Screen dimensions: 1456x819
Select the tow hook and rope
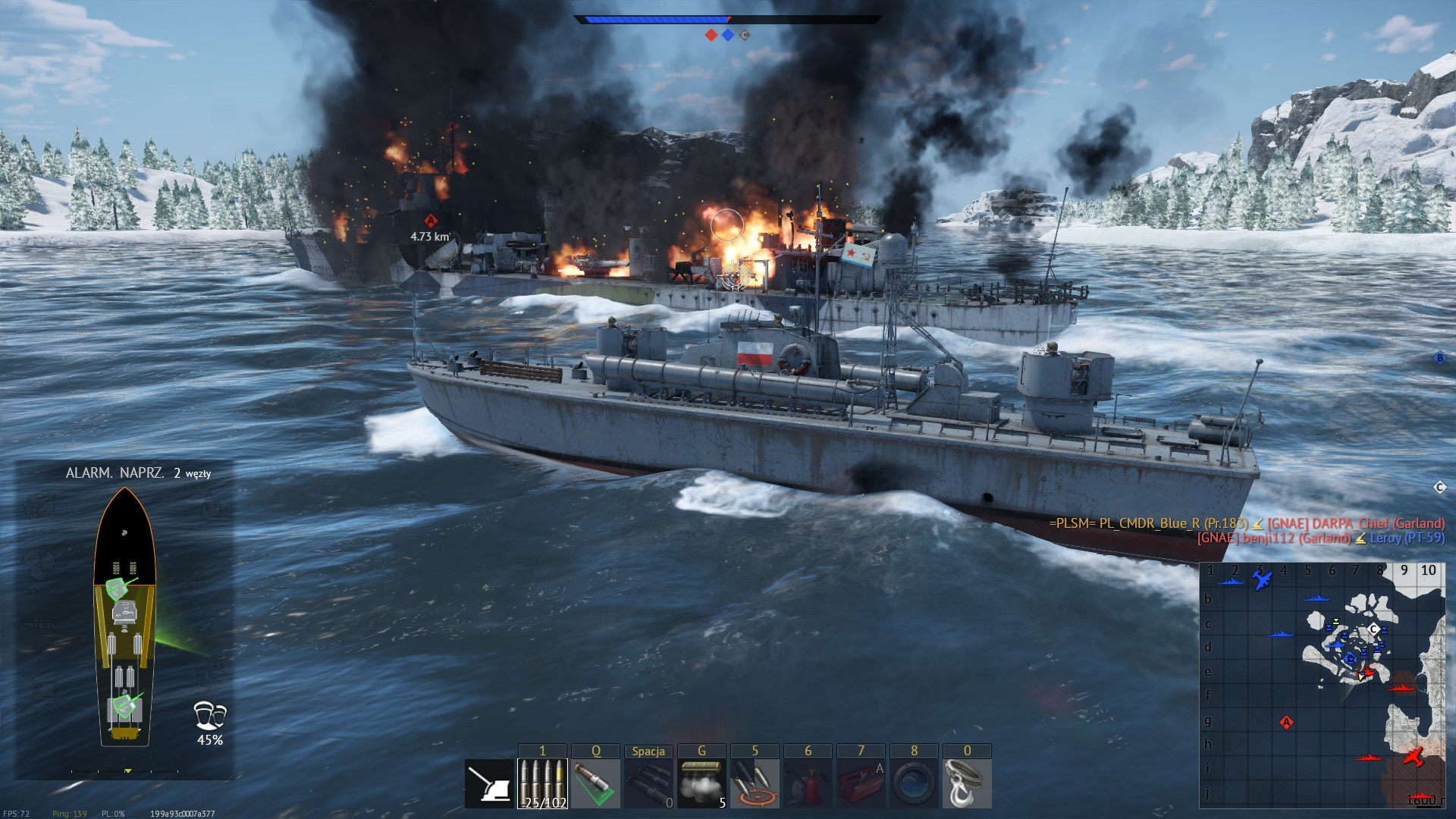(x=967, y=783)
